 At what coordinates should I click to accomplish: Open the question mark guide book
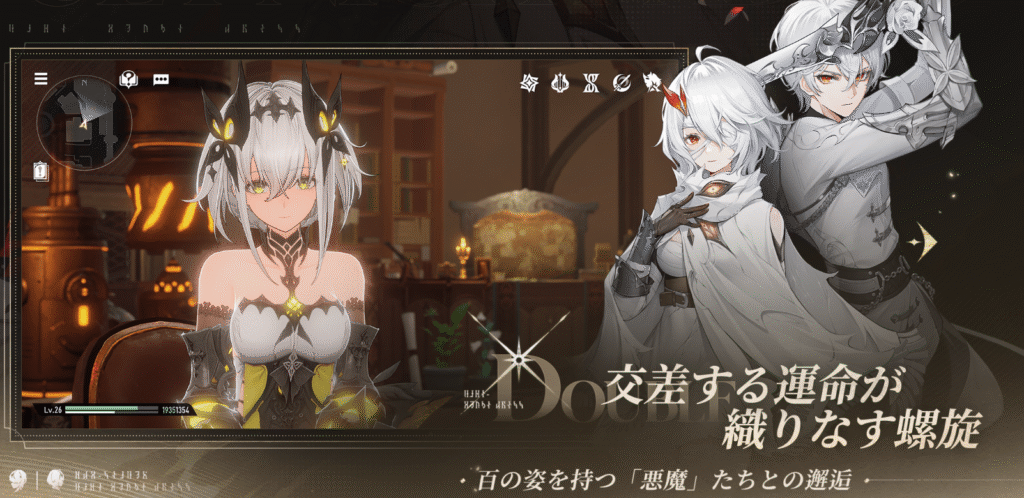(127, 79)
